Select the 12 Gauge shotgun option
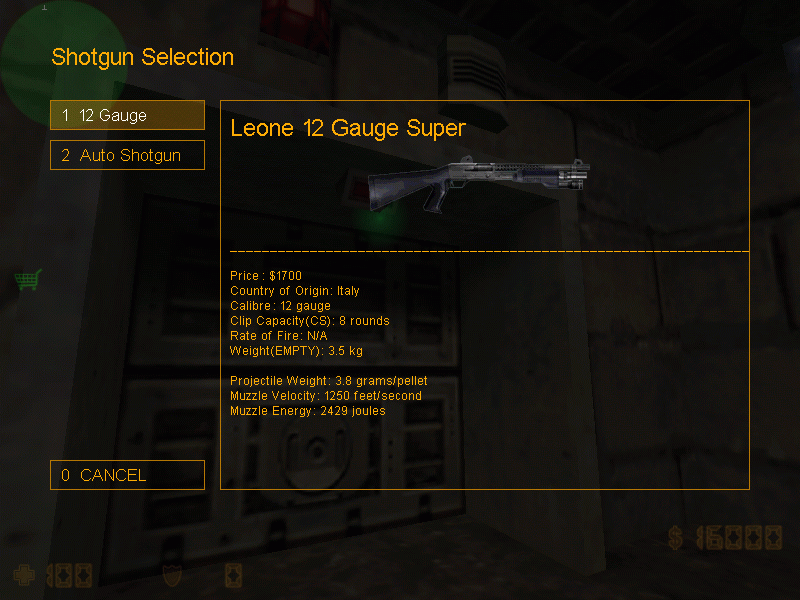This screenshot has height=600, width=800. pos(127,115)
